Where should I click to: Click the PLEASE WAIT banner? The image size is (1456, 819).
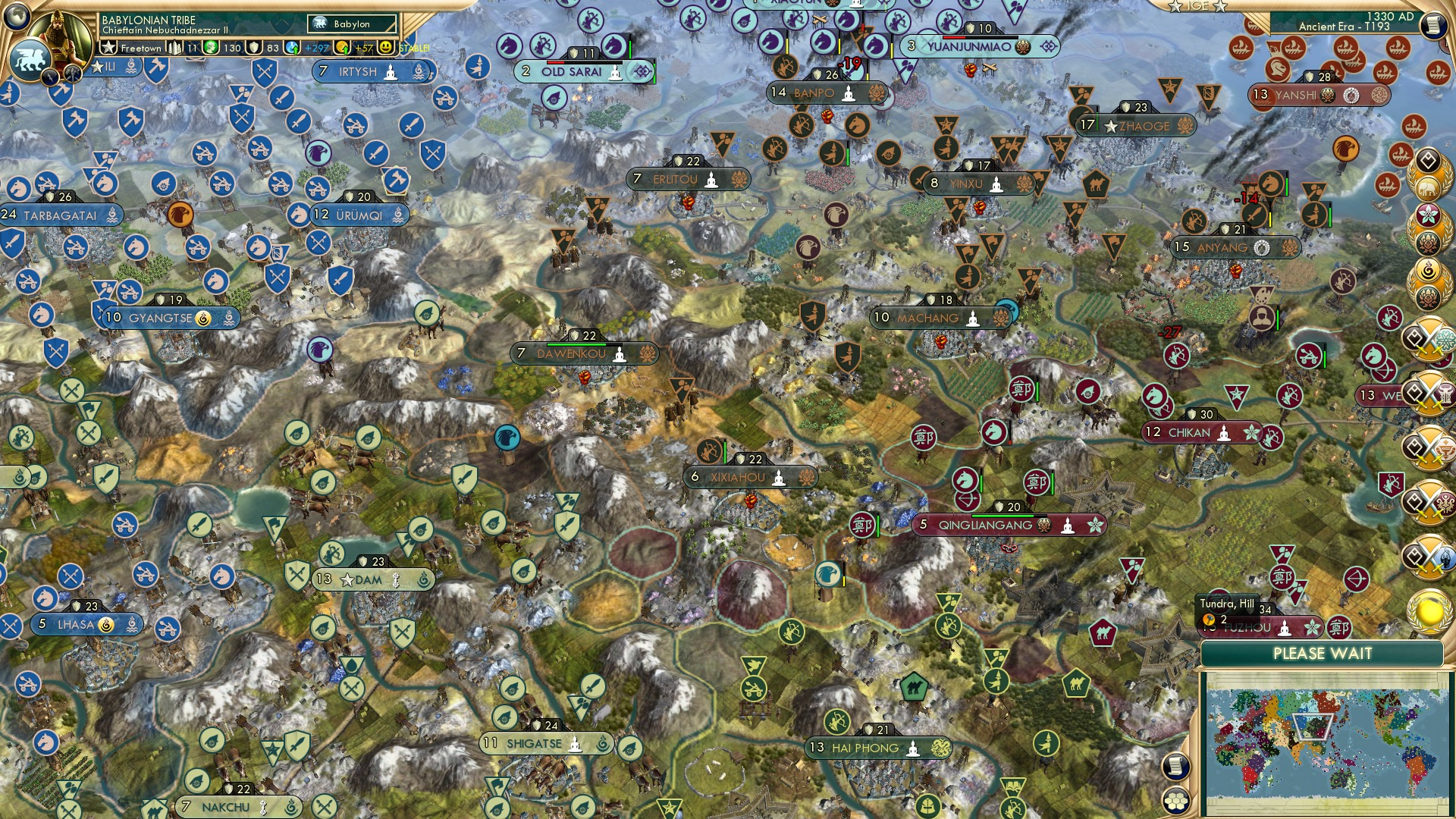(x=1323, y=653)
